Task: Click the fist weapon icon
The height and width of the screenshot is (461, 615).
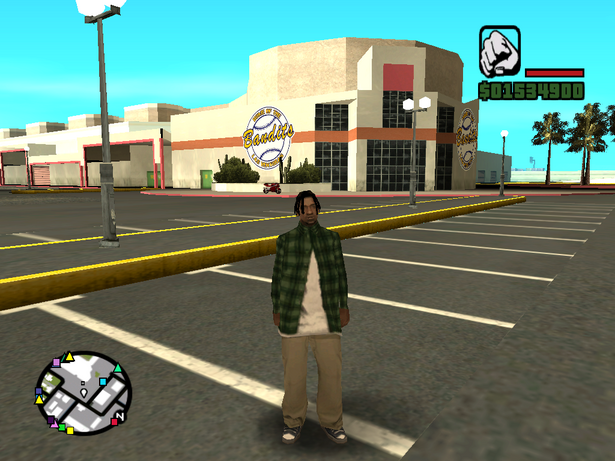Action: [x=498, y=53]
